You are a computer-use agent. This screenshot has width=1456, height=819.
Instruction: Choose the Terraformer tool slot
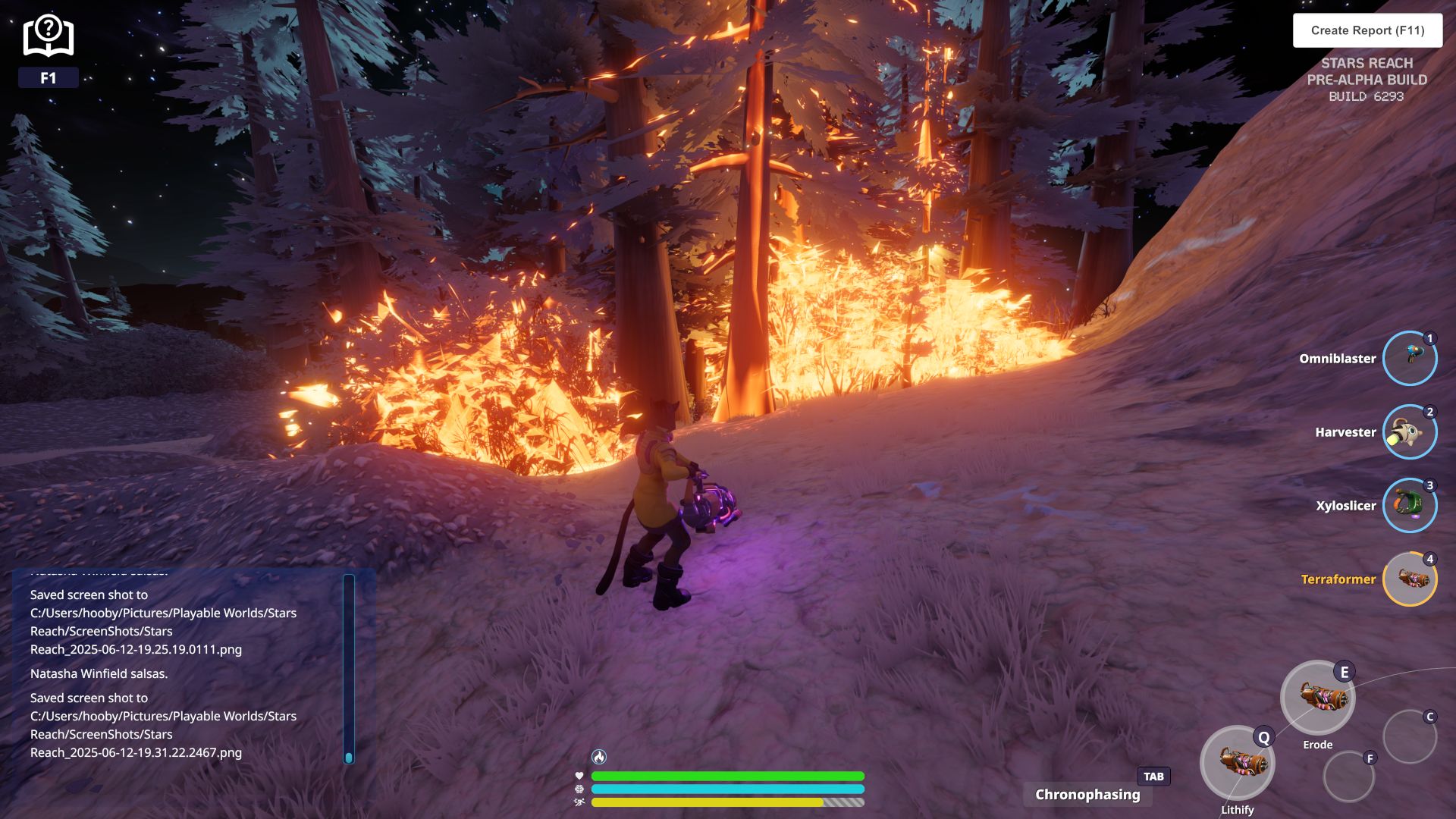pos(1409,579)
